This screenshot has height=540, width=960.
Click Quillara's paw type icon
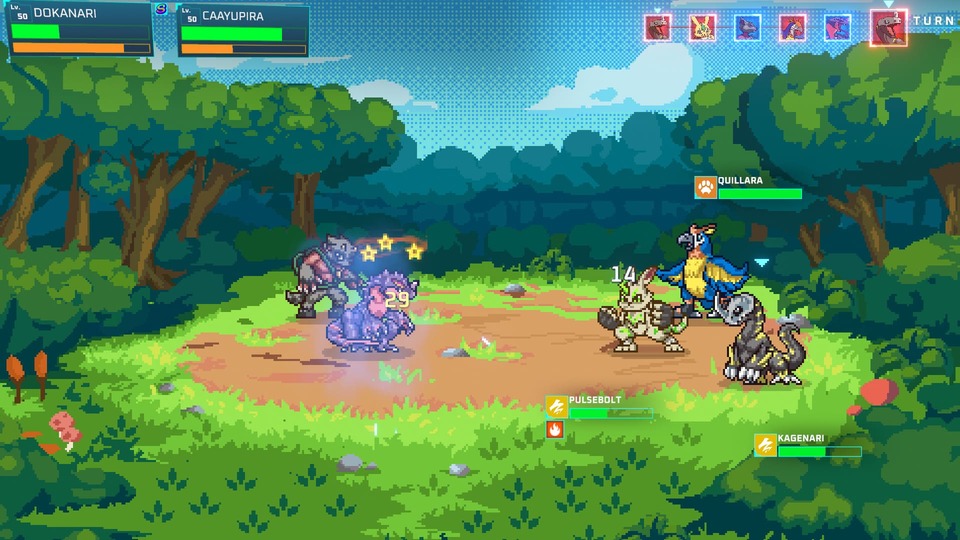point(705,187)
